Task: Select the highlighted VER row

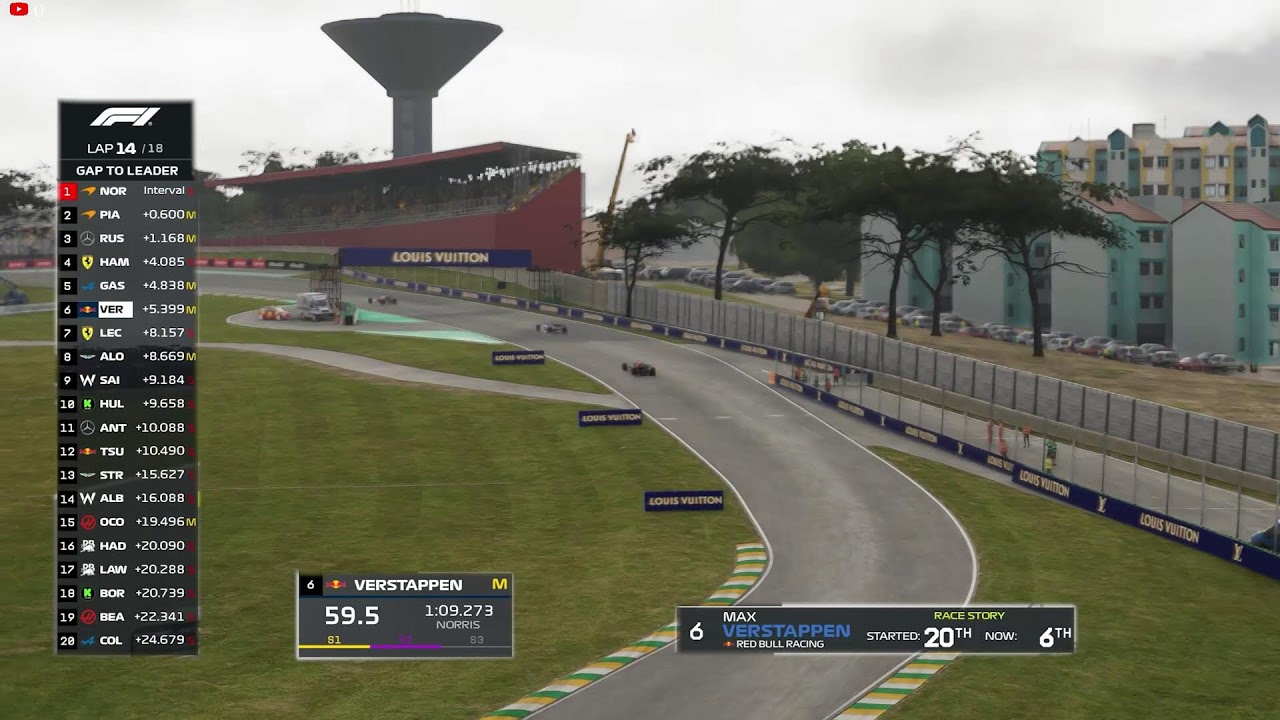Action: pyautogui.click(x=126, y=310)
